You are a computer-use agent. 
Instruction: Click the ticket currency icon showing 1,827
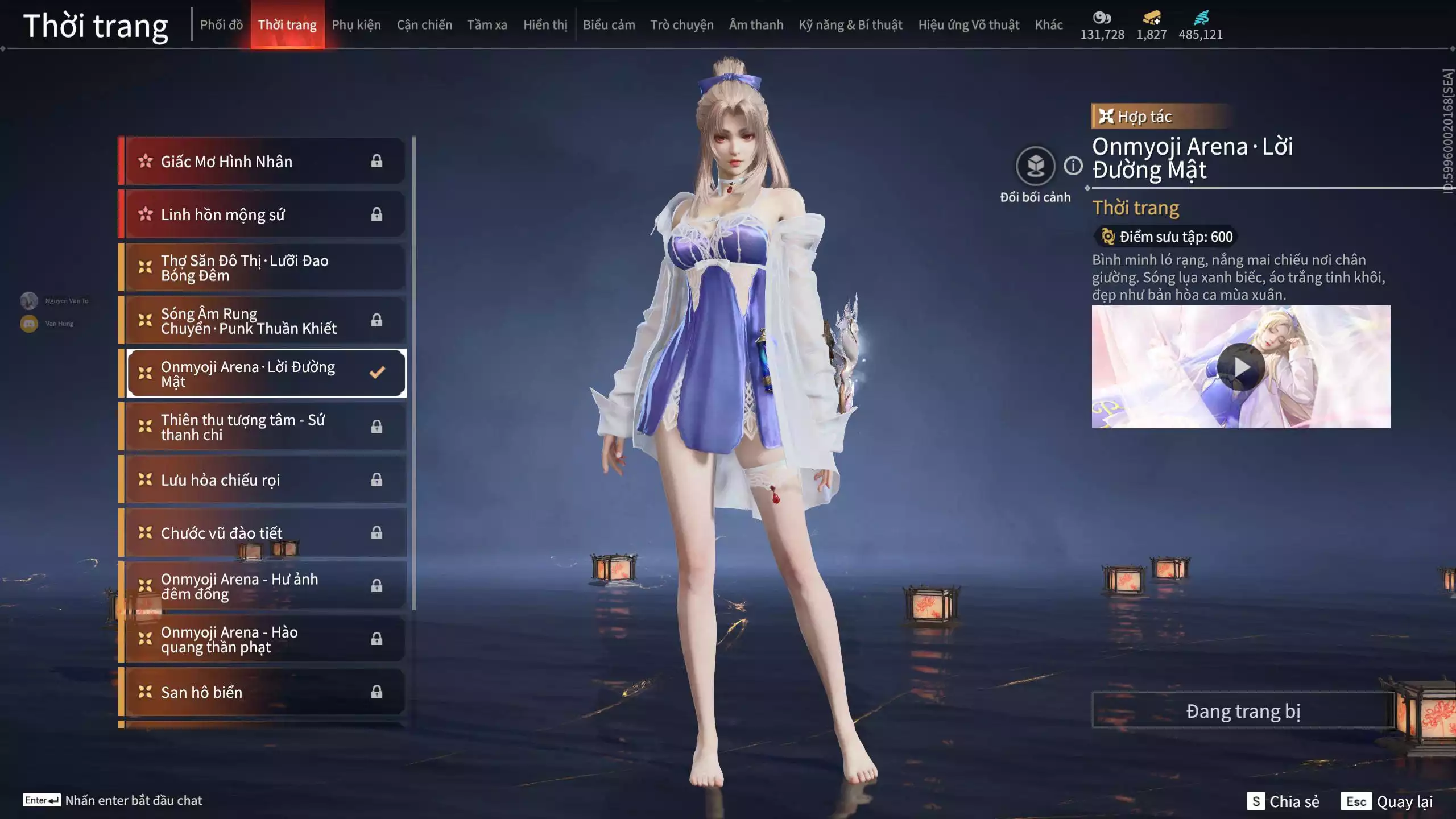1151,17
